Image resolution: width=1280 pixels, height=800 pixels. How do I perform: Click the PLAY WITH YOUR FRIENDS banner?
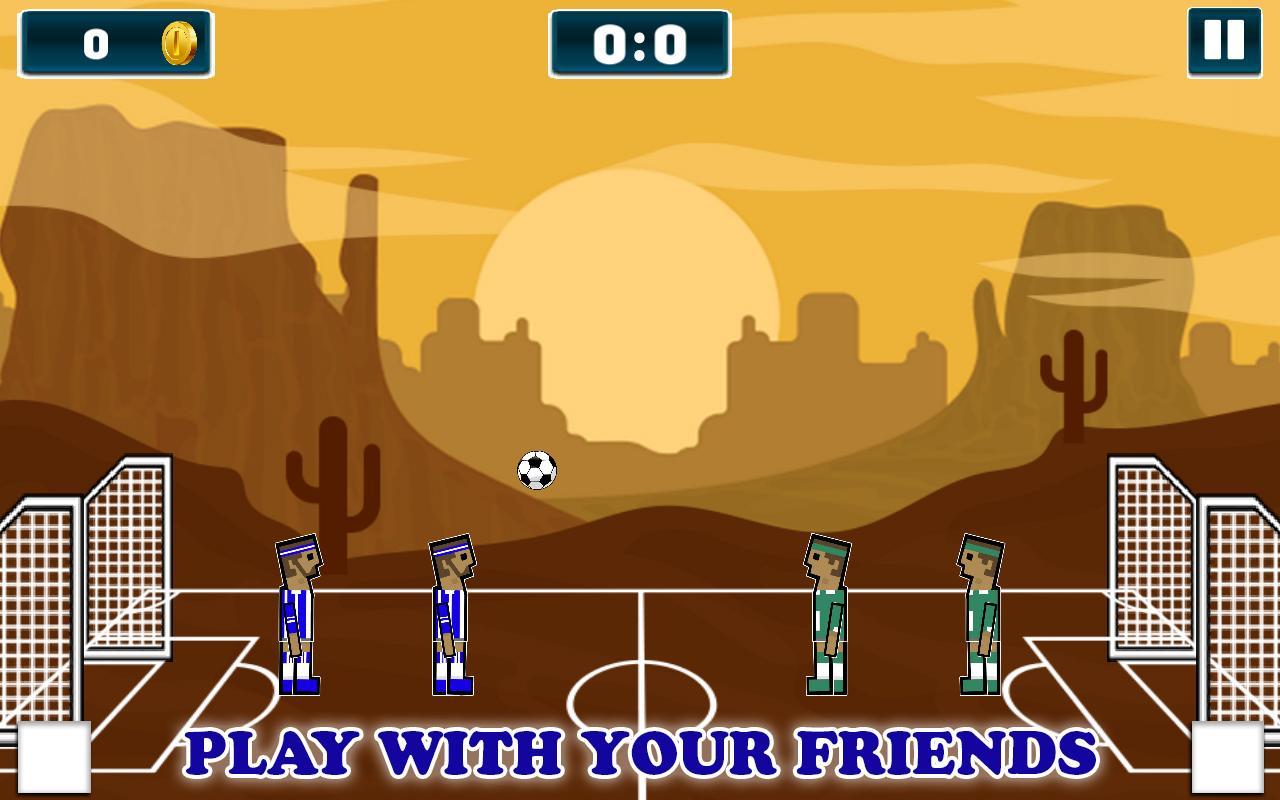[640, 750]
